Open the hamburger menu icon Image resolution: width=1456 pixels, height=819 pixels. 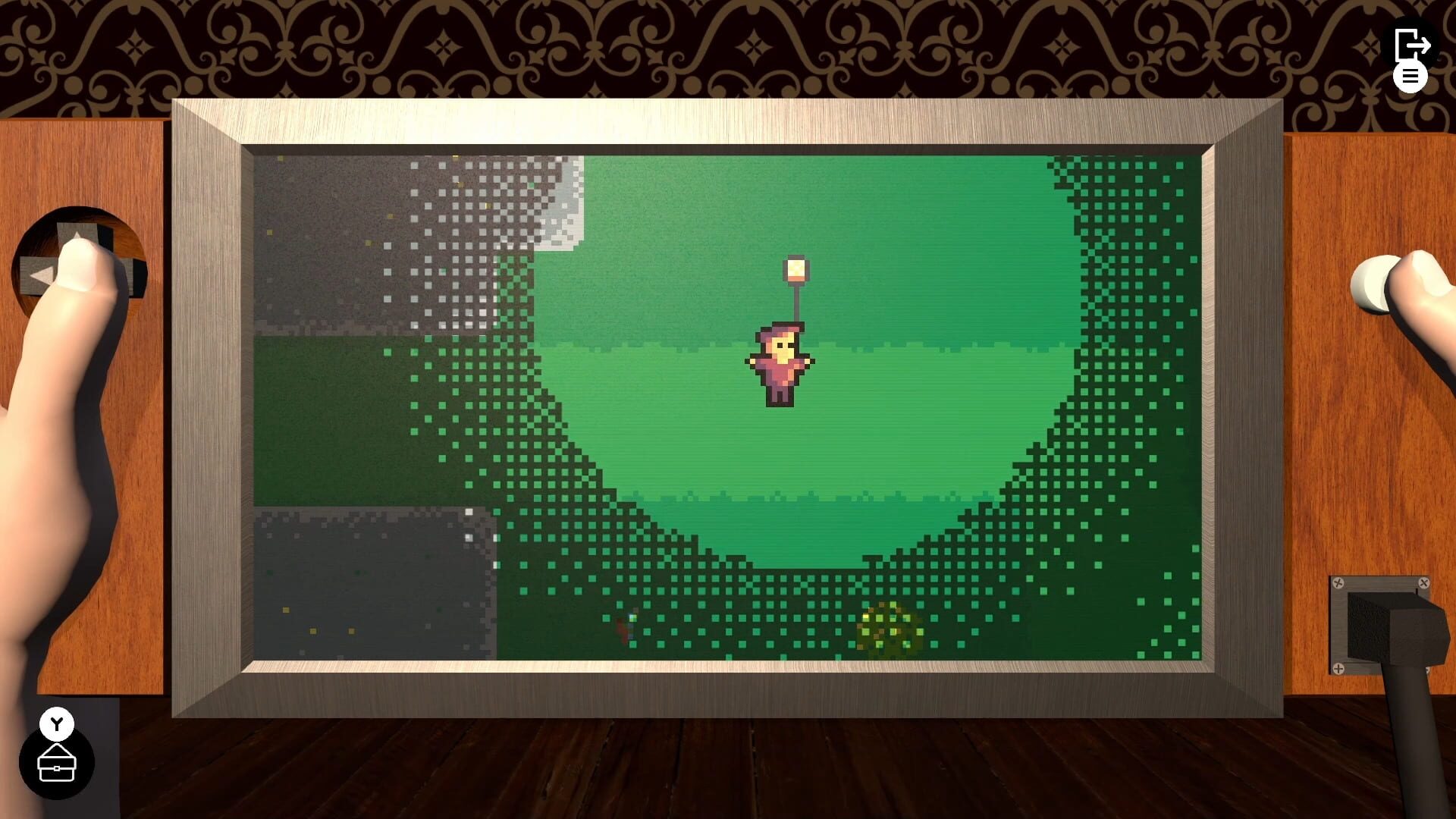[x=1410, y=77]
